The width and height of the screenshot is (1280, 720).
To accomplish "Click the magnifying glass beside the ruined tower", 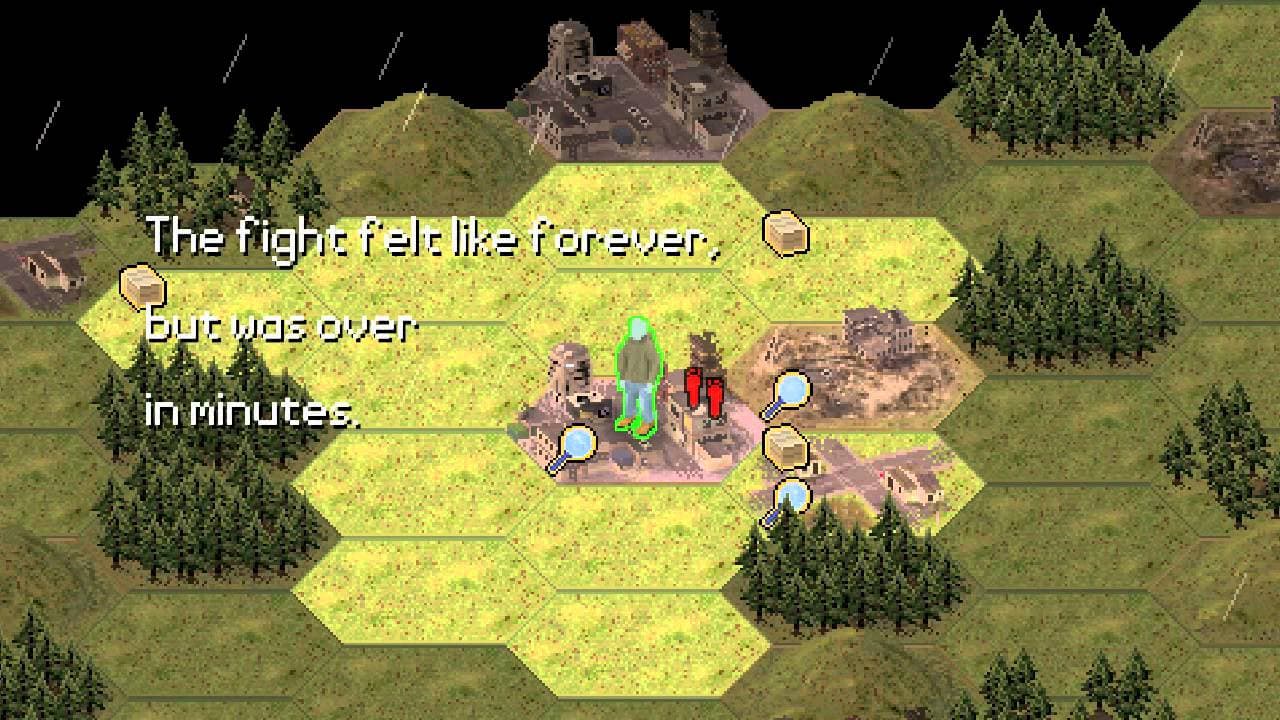I will coord(574,446).
